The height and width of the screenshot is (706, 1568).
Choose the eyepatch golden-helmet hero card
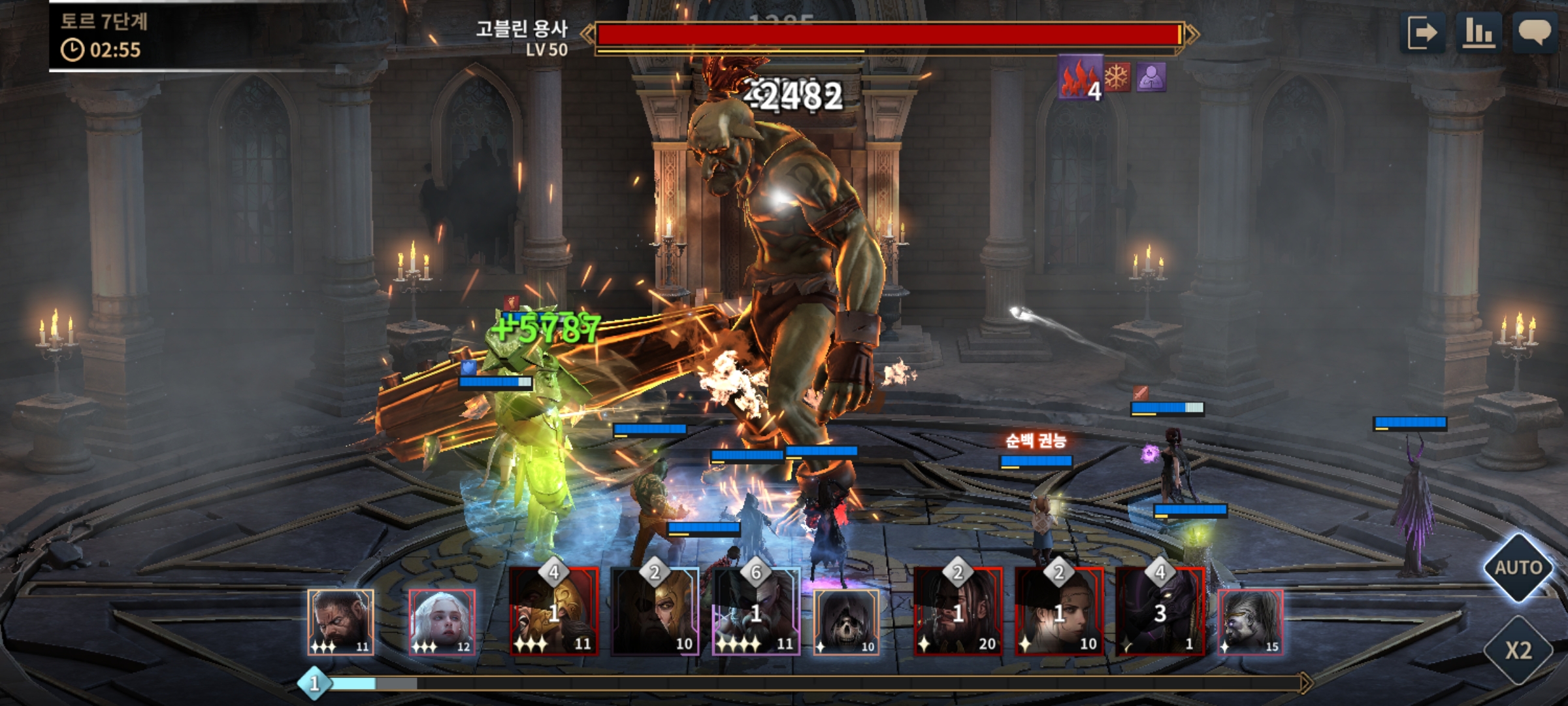pos(655,612)
